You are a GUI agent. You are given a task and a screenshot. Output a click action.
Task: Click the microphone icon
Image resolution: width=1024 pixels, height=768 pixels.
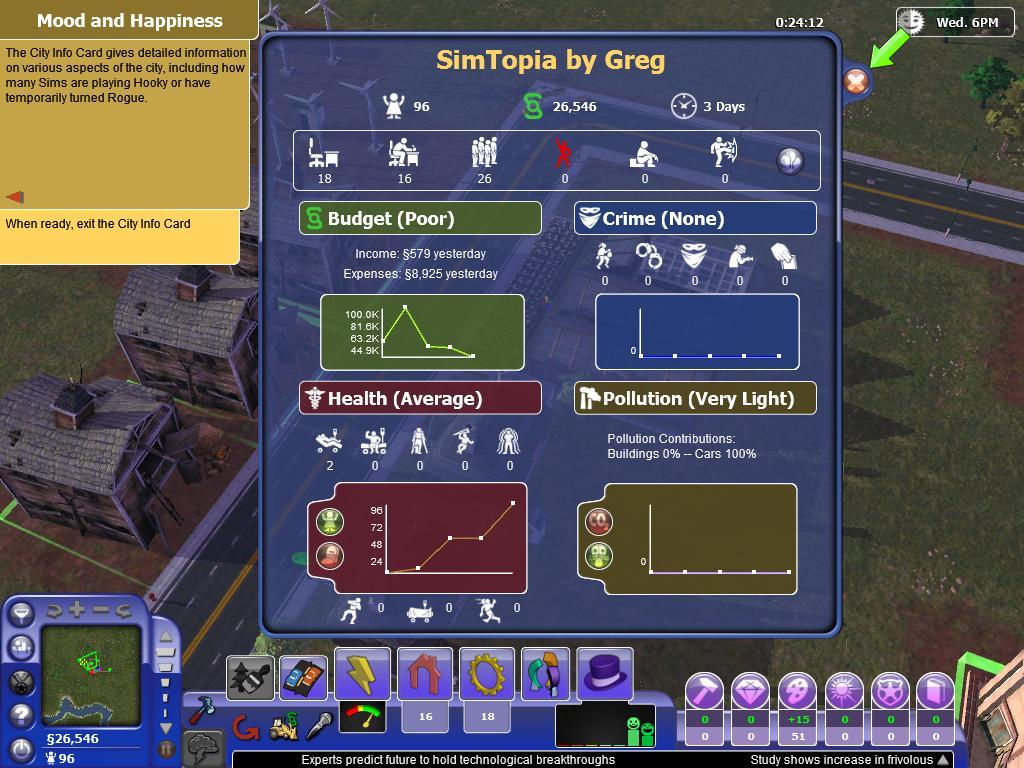pyautogui.click(x=319, y=726)
